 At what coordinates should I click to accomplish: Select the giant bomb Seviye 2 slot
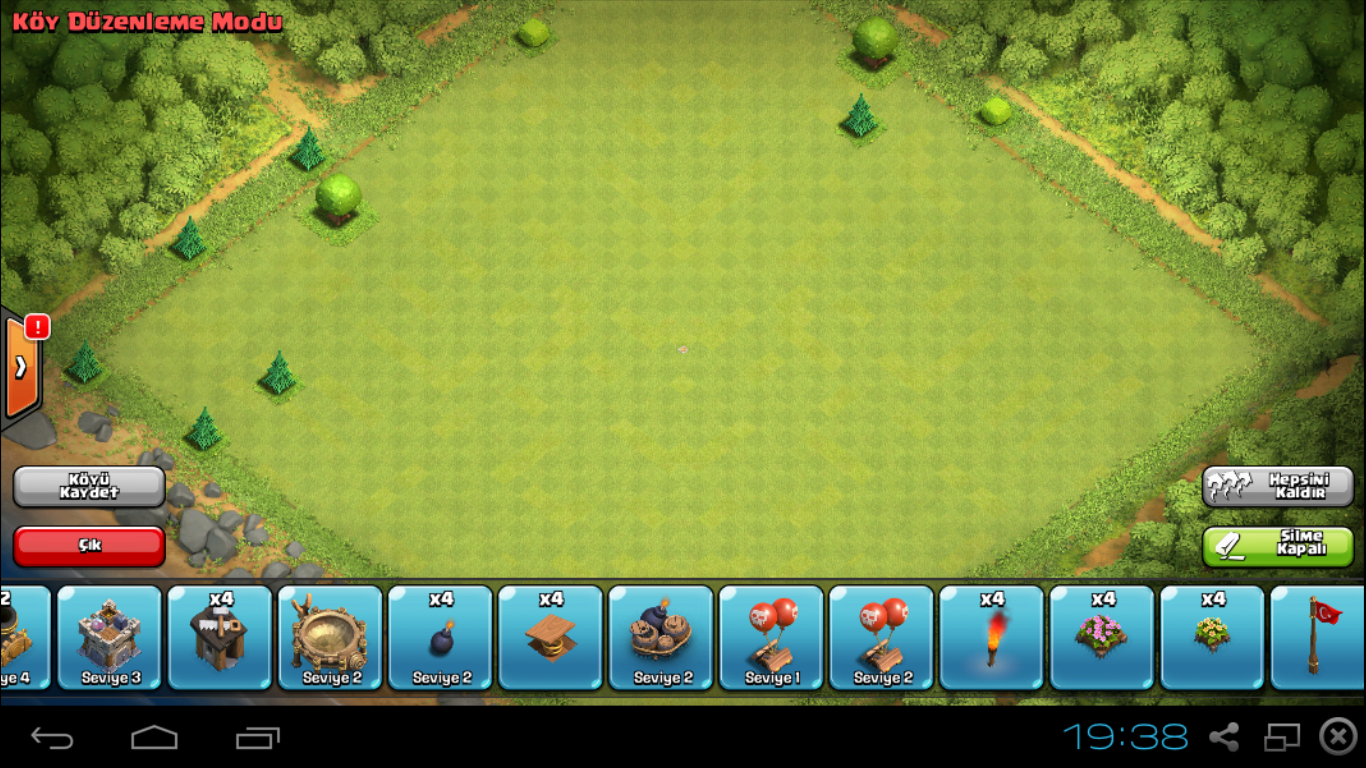pyautogui.click(x=661, y=637)
